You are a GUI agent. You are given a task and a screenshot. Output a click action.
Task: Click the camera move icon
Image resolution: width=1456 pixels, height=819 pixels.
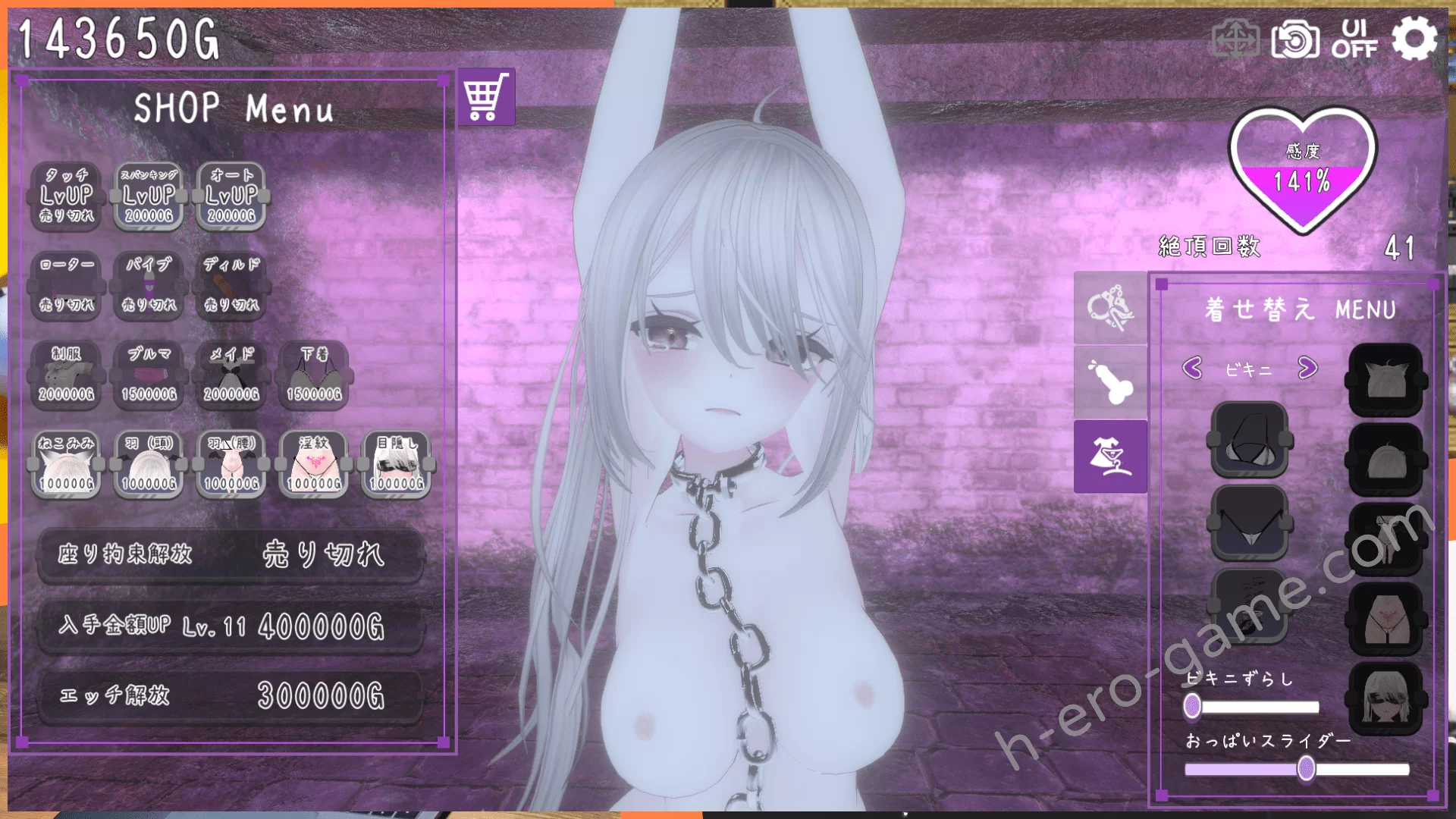click(x=1235, y=39)
